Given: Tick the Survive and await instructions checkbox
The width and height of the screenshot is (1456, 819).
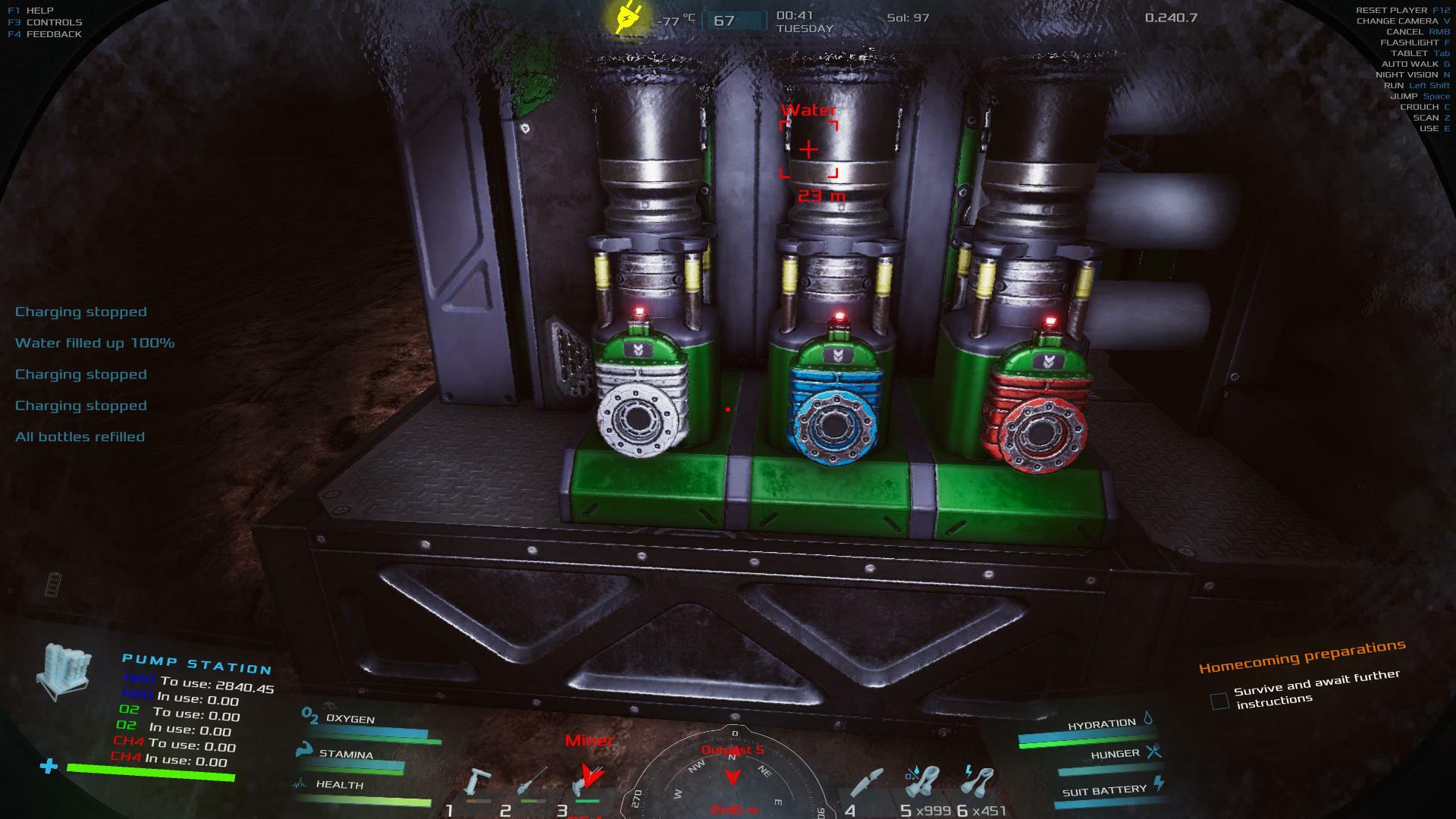Looking at the screenshot, I should click(1219, 701).
